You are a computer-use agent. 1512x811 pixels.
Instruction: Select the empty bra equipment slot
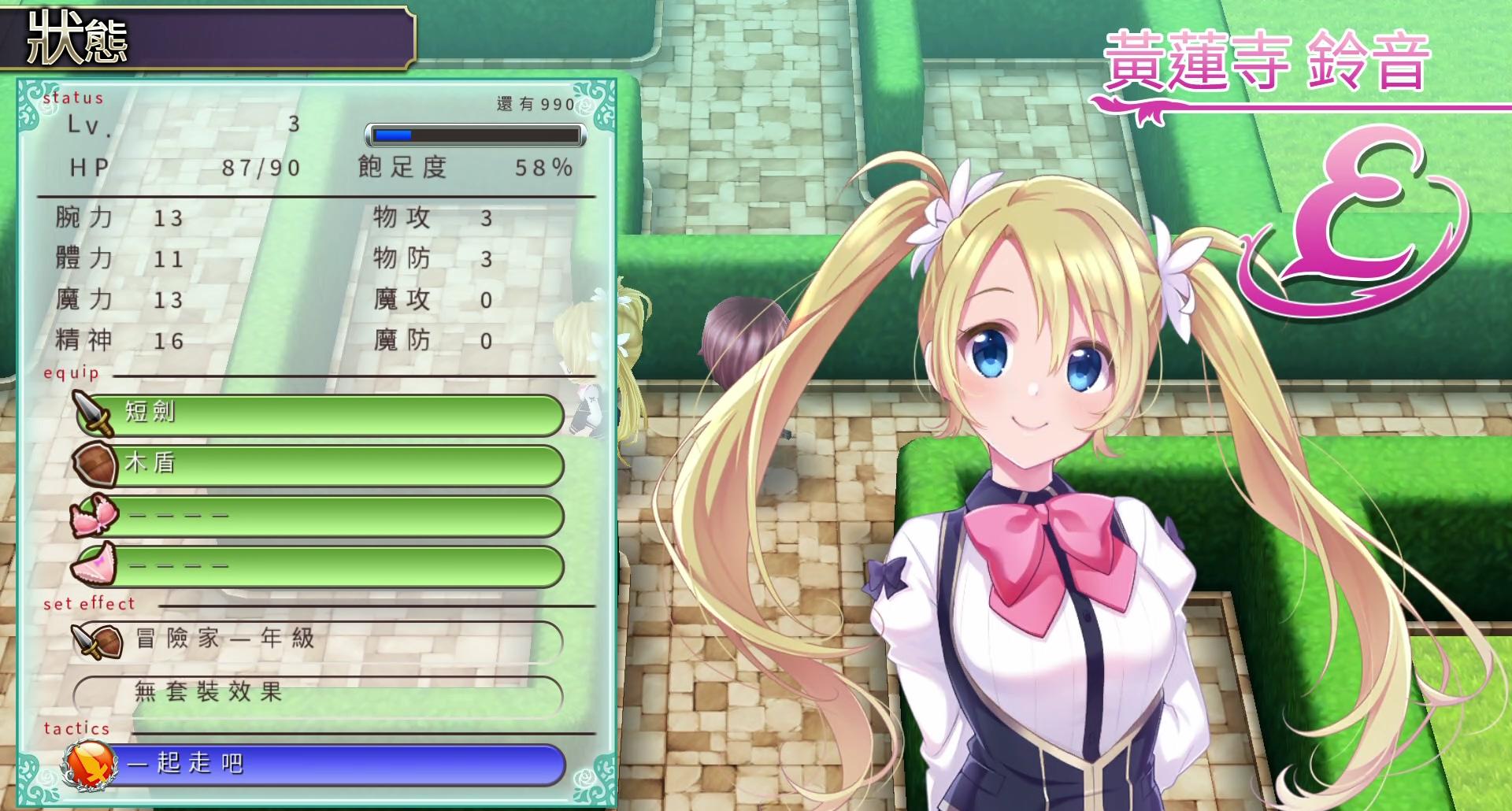pyautogui.click(x=319, y=516)
